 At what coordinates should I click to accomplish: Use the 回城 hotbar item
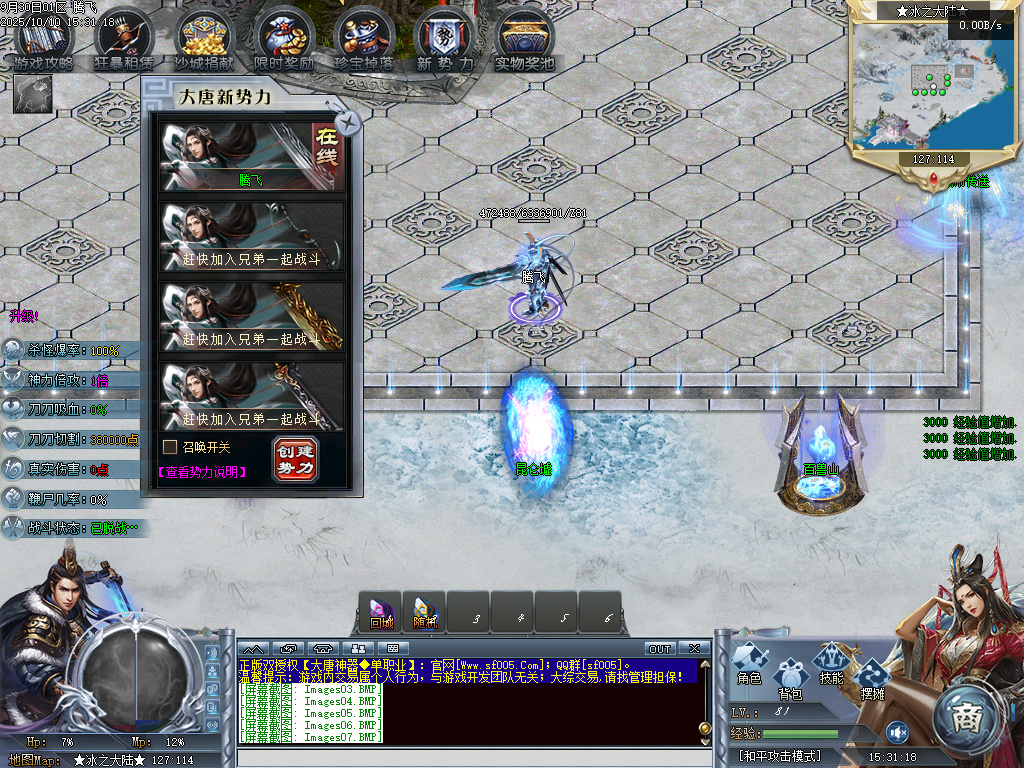(381, 612)
